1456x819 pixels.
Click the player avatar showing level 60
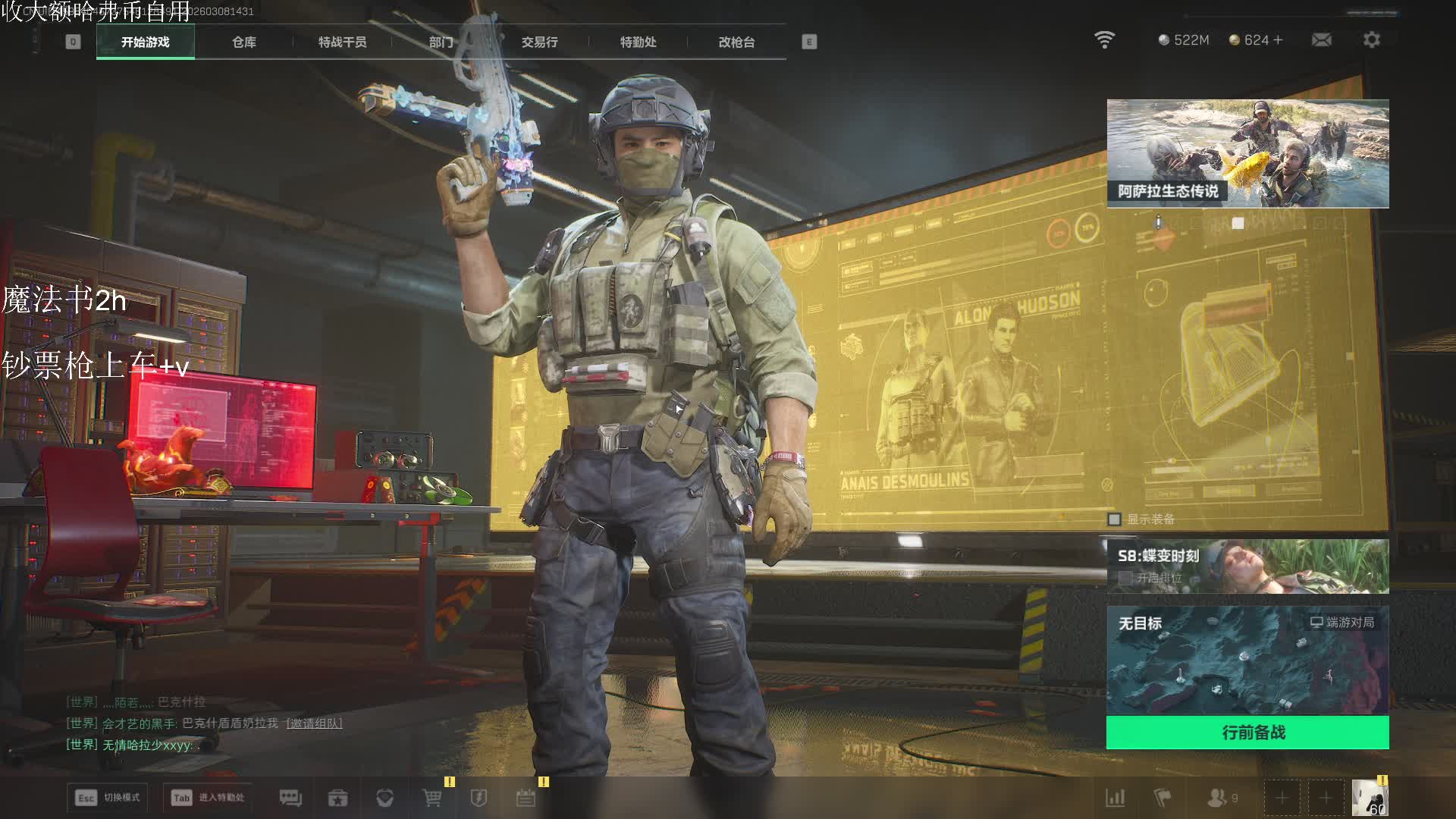pos(1370,798)
